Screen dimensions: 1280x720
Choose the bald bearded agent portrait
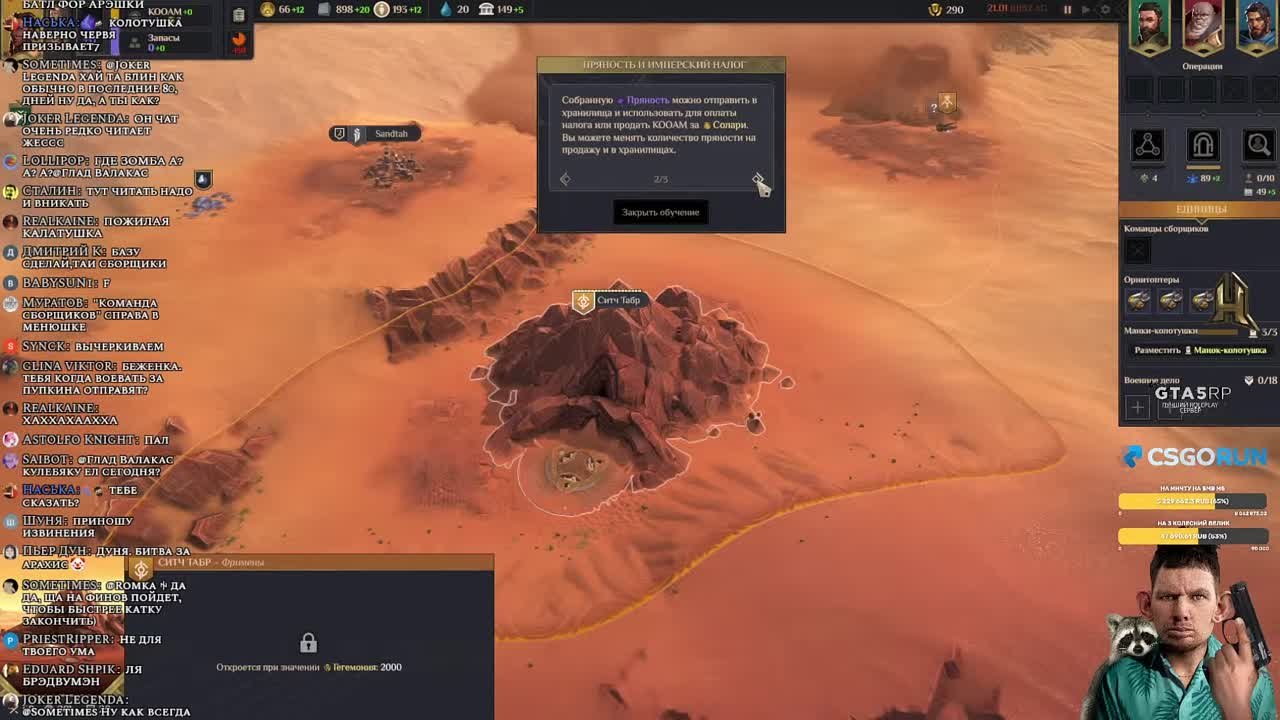1202,26
